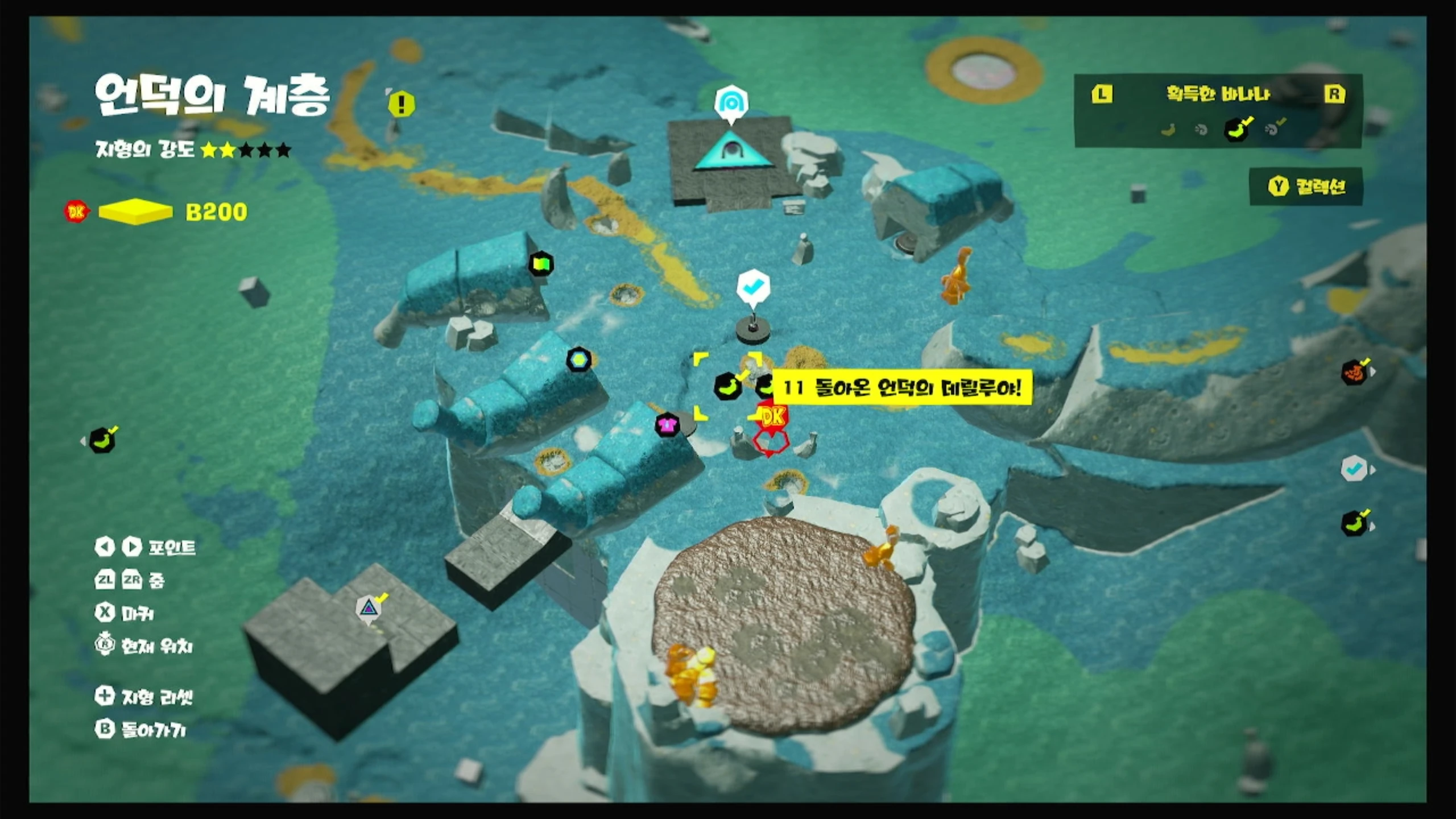Select the lower banana indicator on the right edge
1456x819 pixels.
1354,524
